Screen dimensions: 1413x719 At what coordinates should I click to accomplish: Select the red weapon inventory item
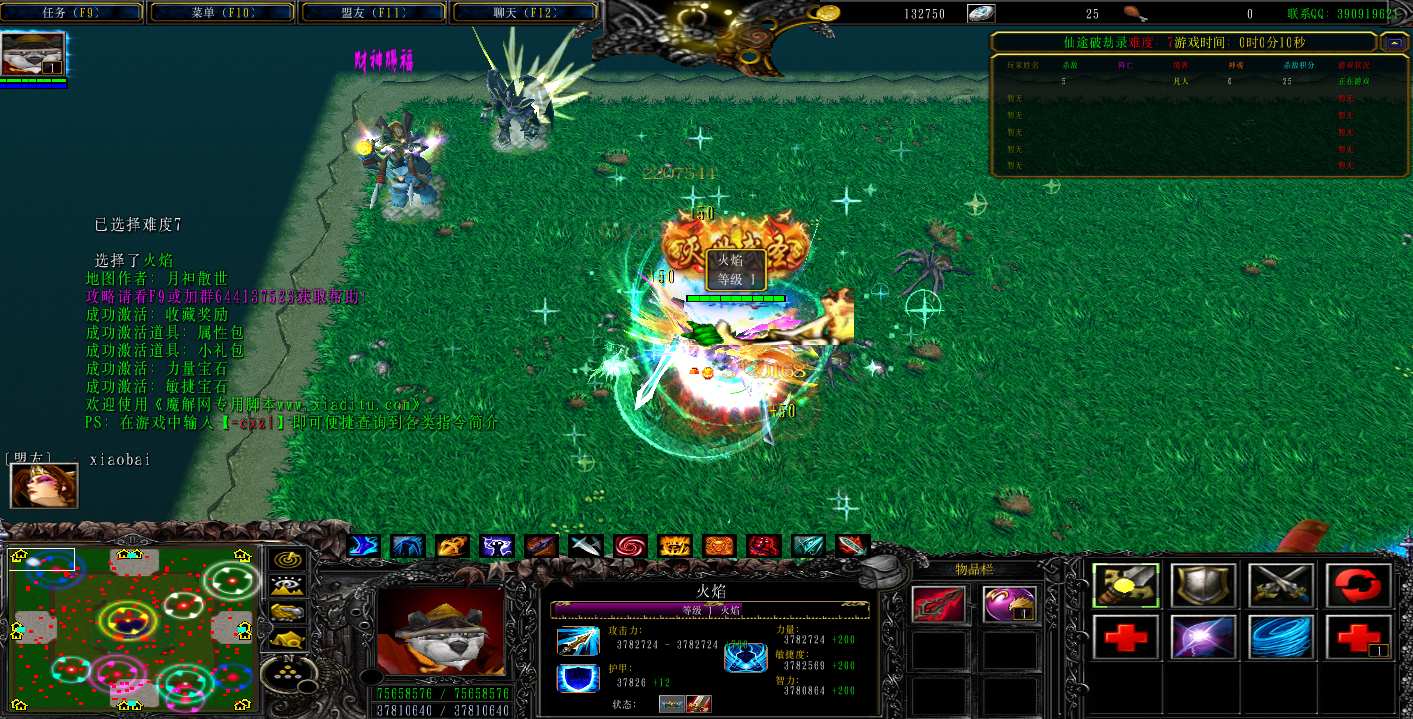click(939, 605)
